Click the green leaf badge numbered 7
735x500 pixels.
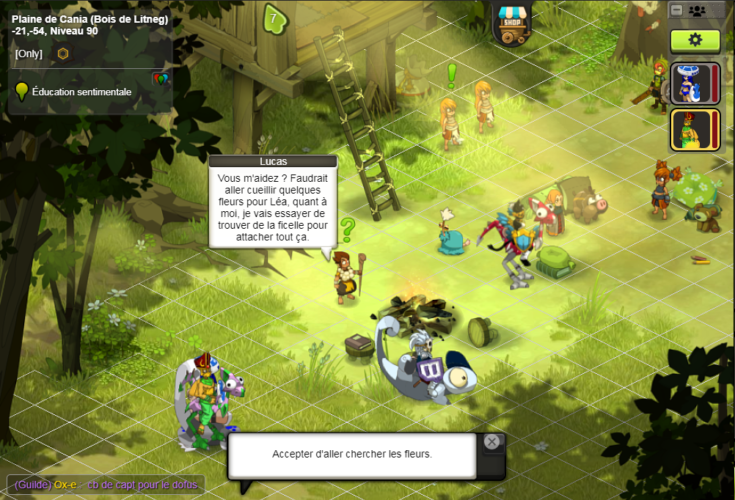[273, 17]
